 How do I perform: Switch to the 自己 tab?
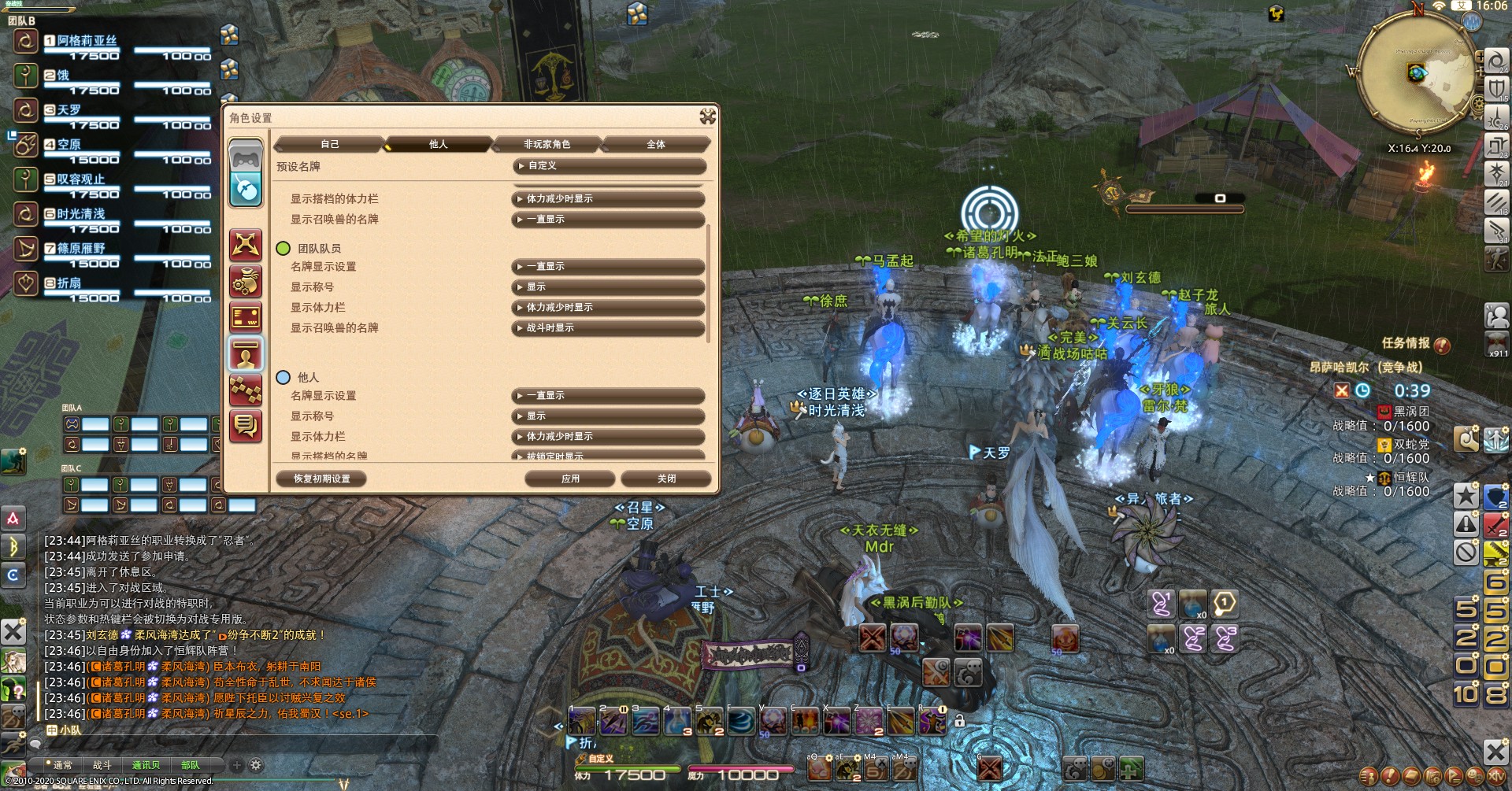[x=329, y=144]
